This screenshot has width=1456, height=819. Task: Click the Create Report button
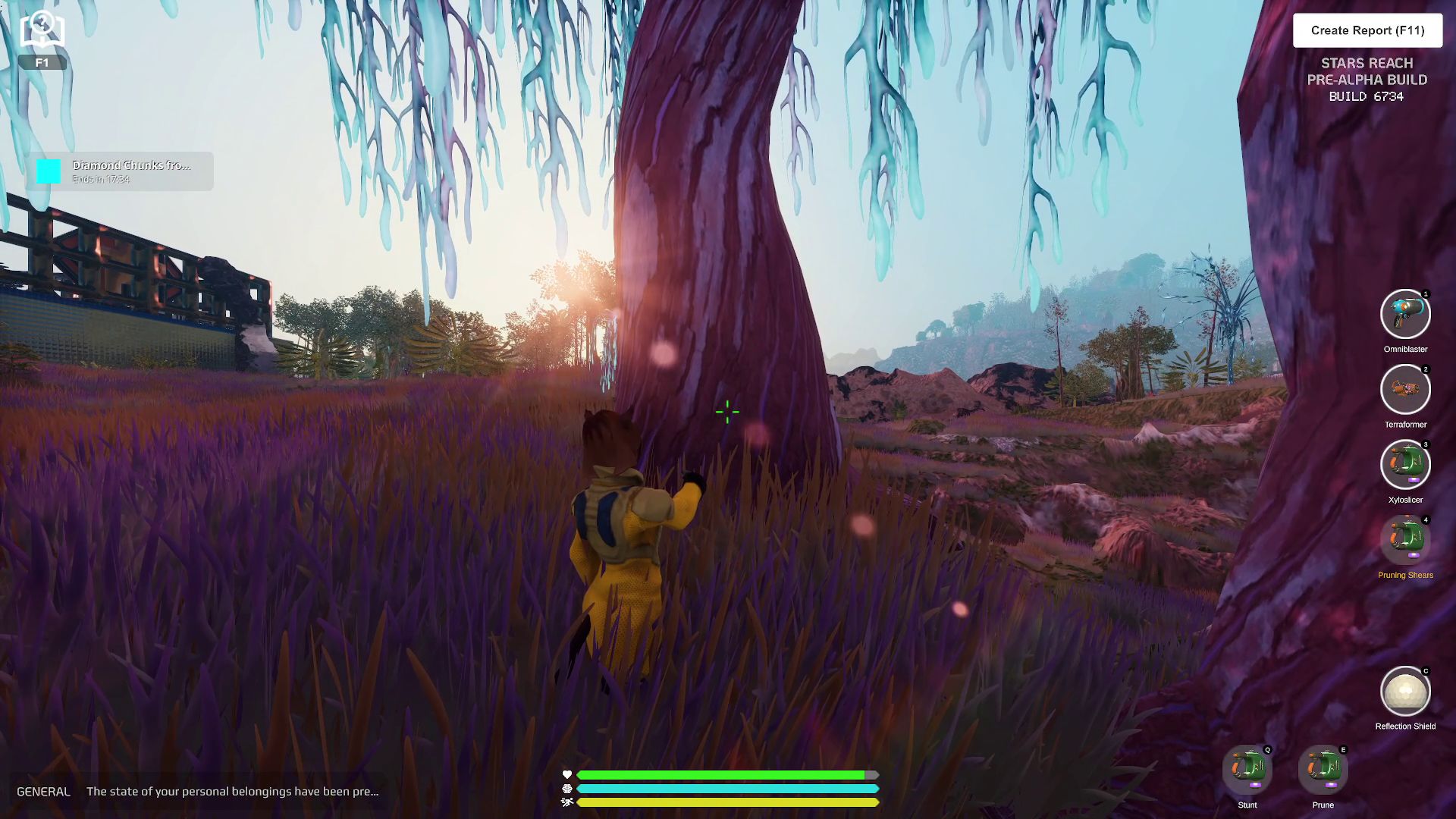point(1367,30)
